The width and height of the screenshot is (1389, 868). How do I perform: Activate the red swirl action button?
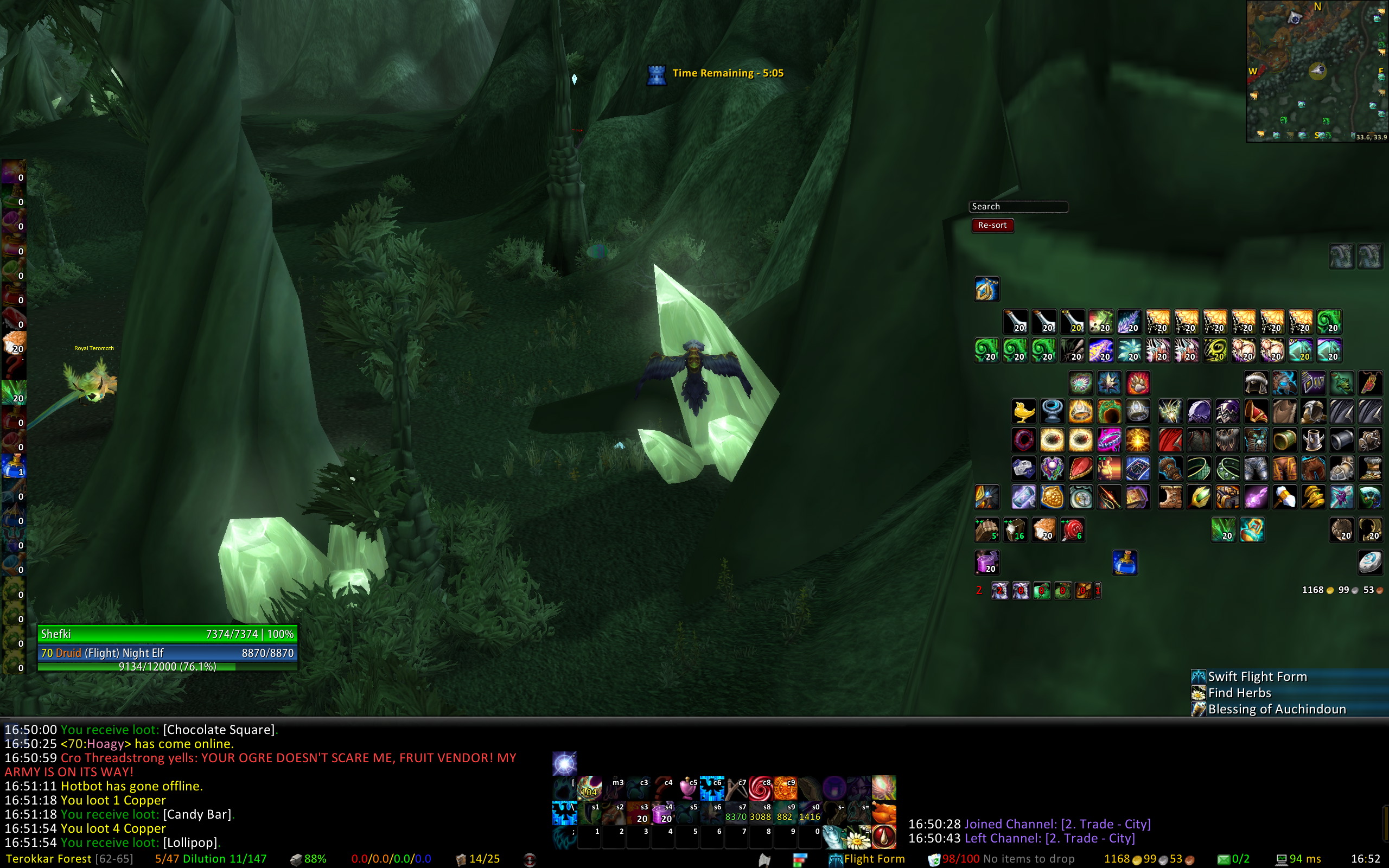(760, 788)
